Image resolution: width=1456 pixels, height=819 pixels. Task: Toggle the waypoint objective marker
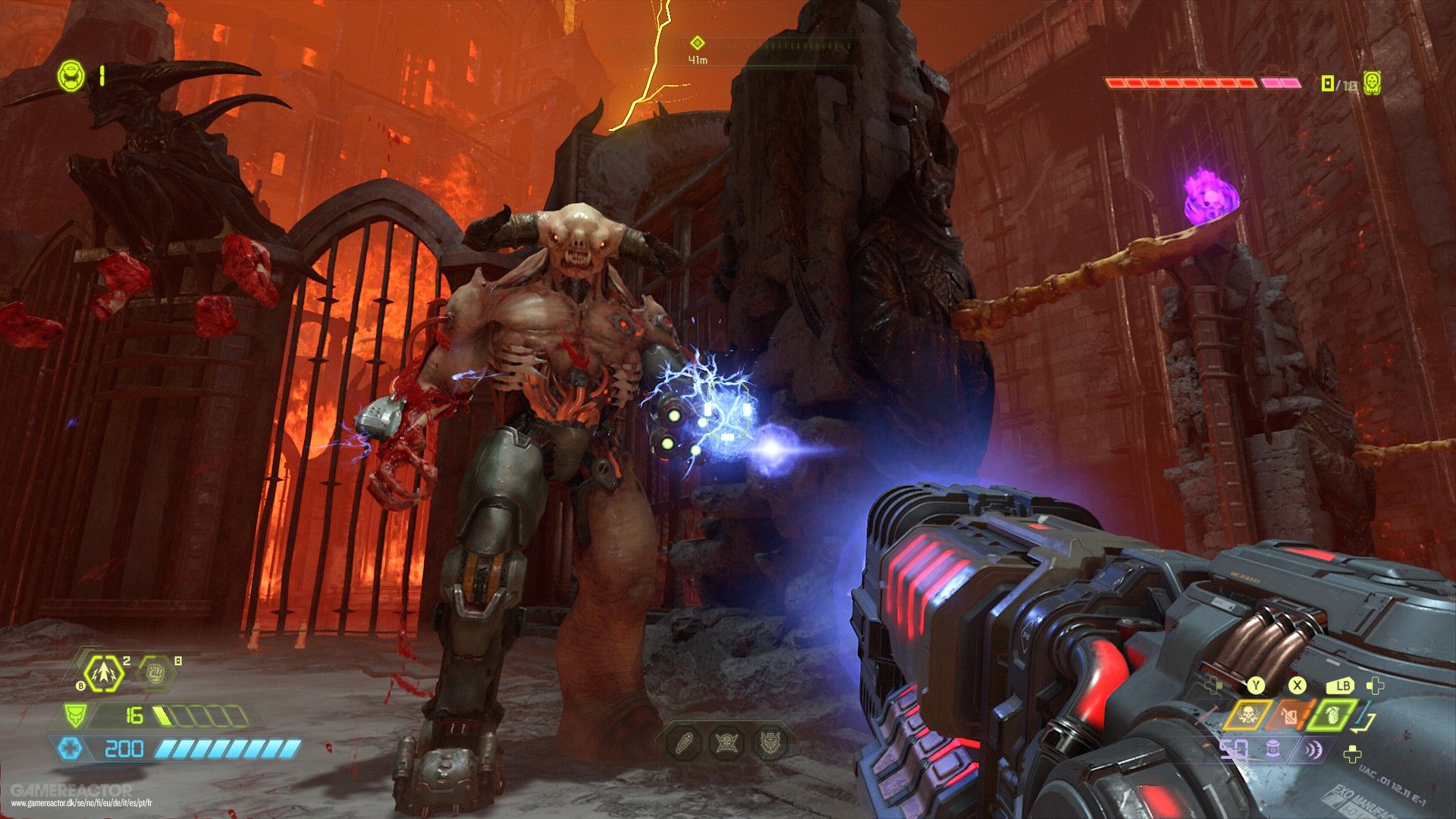click(698, 43)
